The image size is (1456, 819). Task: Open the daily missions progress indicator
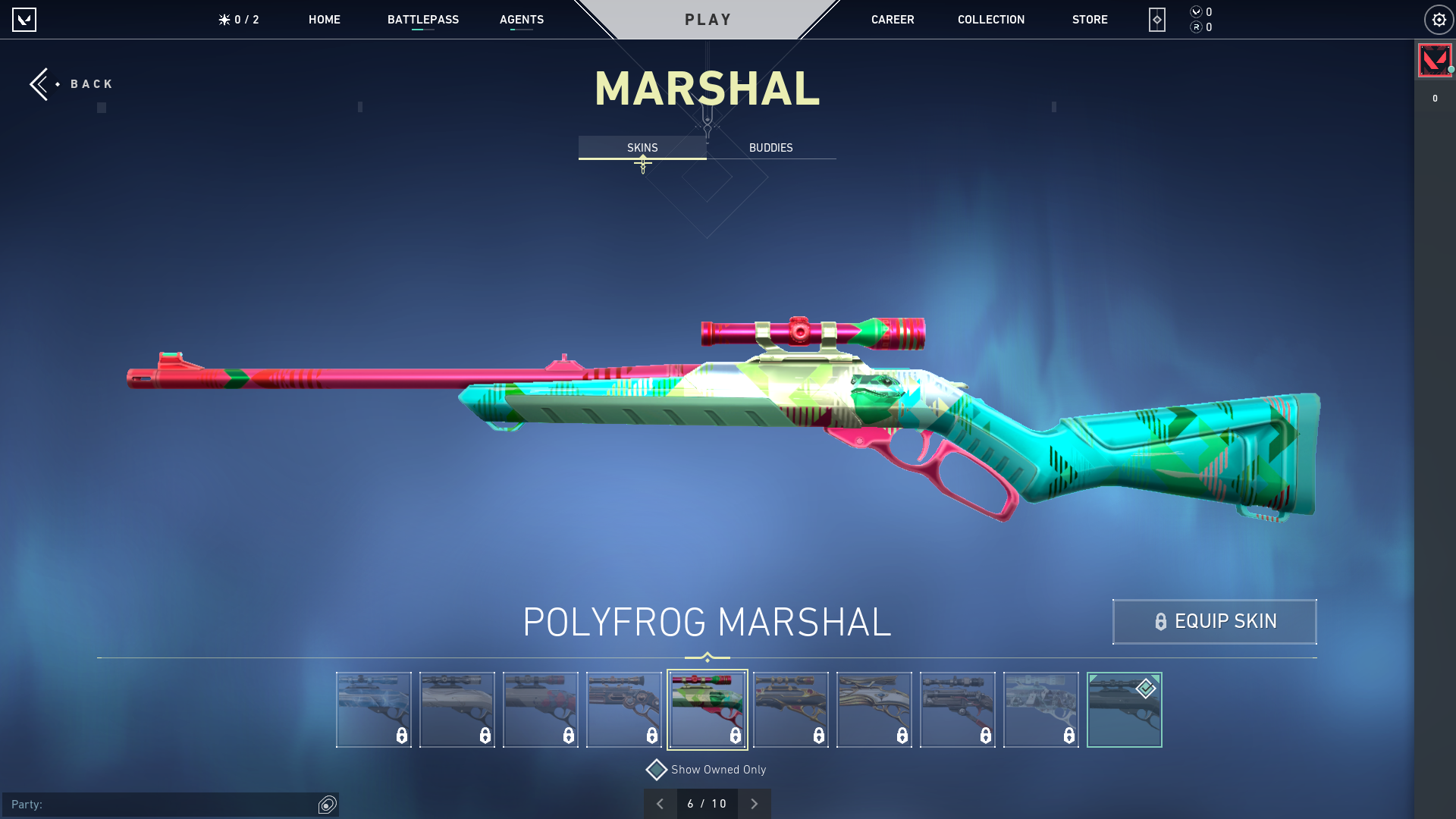click(239, 20)
